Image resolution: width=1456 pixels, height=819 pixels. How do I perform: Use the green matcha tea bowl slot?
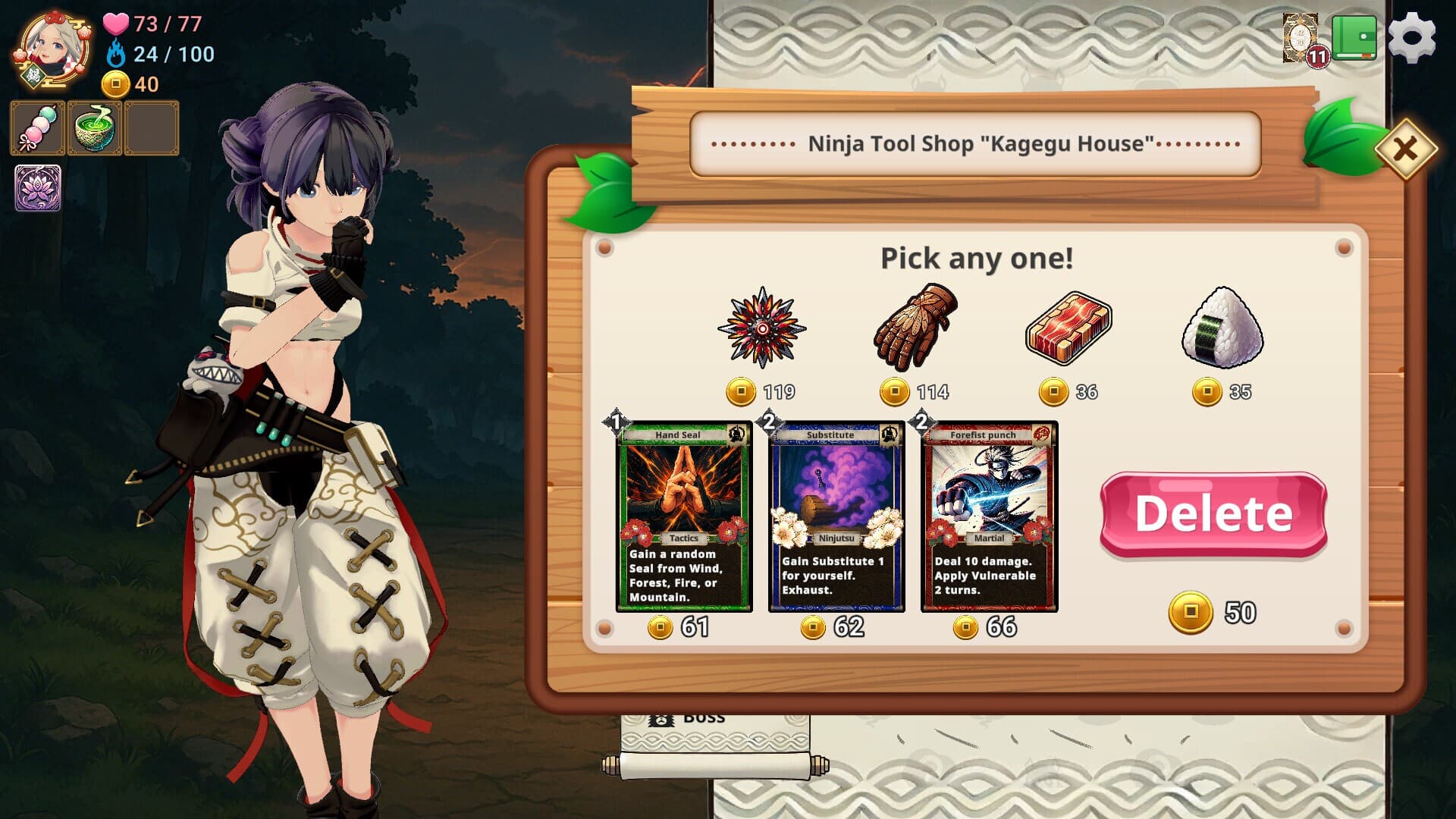coord(94,128)
